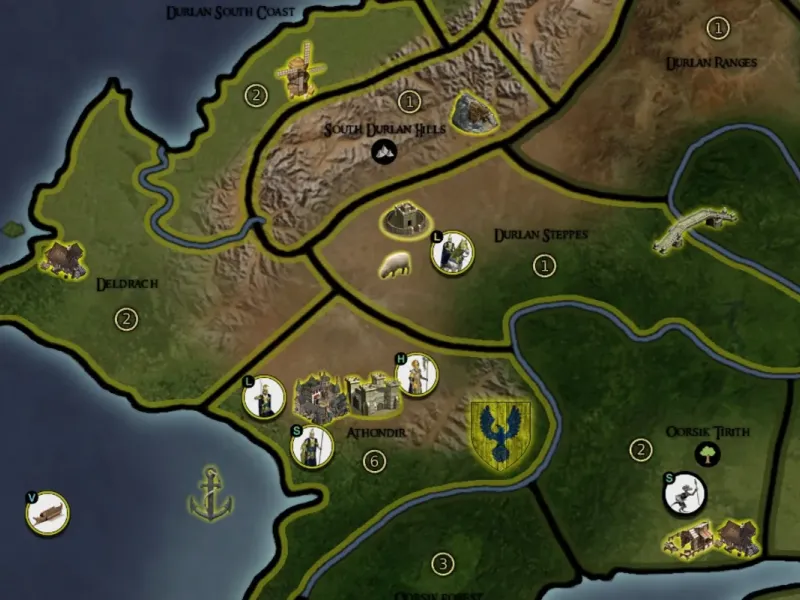
Task: Select the L-marked unit token in Athondir
Action: pyautogui.click(x=265, y=397)
